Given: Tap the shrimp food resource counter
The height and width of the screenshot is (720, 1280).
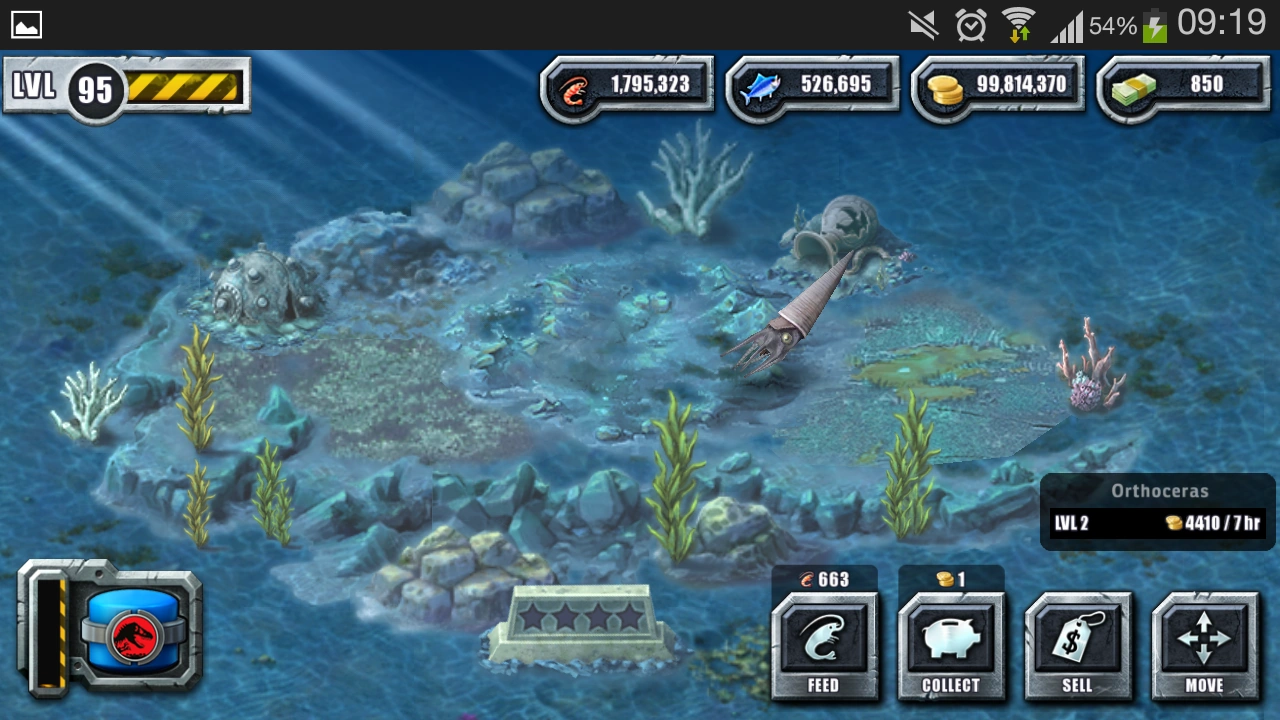Looking at the screenshot, I should tap(628, 88).
